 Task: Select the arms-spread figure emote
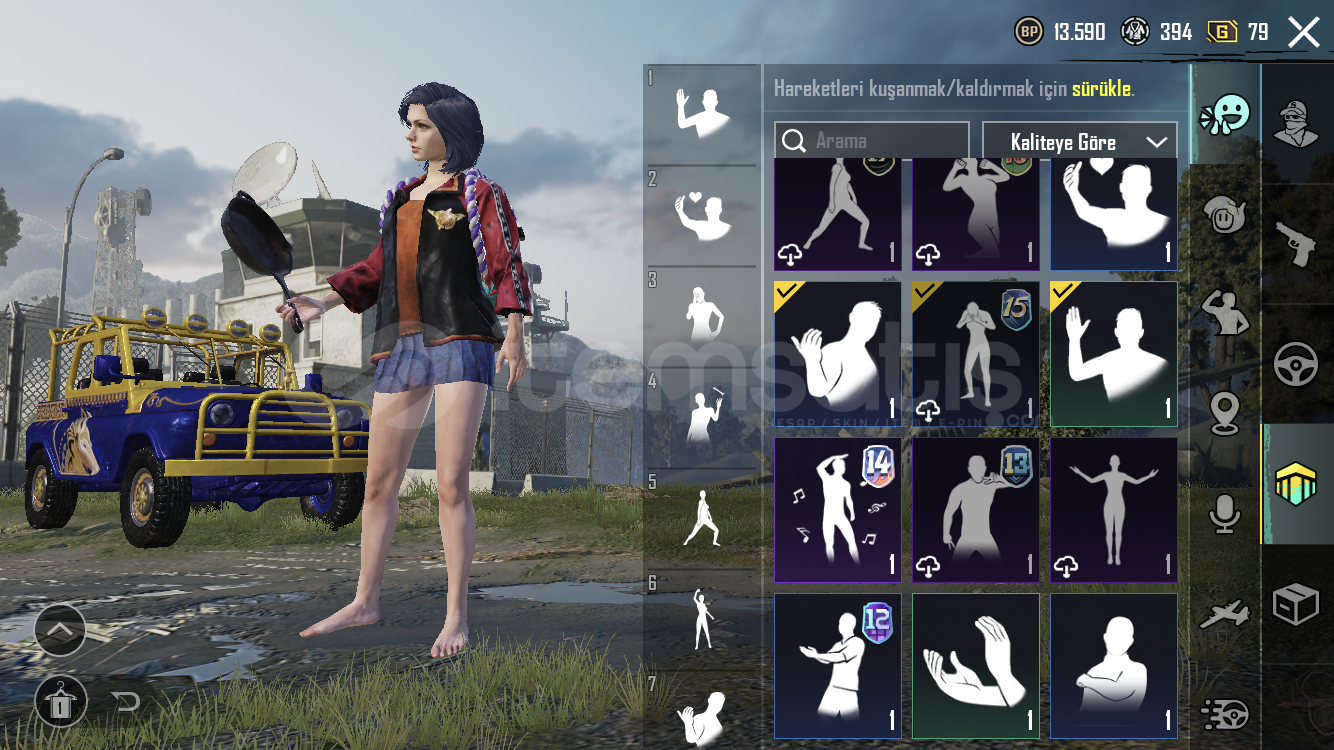tap(1113, 510)
